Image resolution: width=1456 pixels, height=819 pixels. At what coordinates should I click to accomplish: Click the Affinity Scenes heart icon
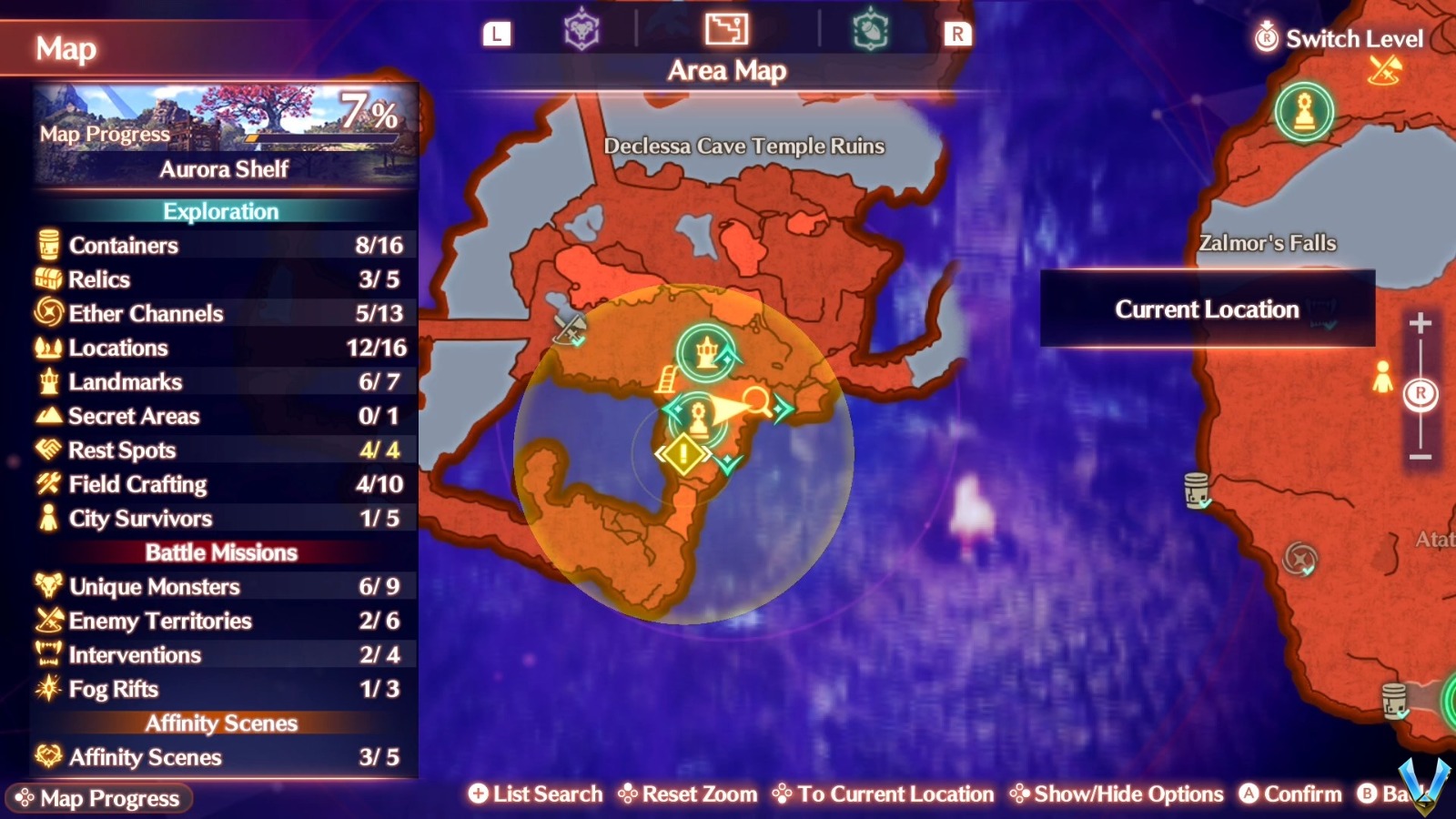[47, 757]
